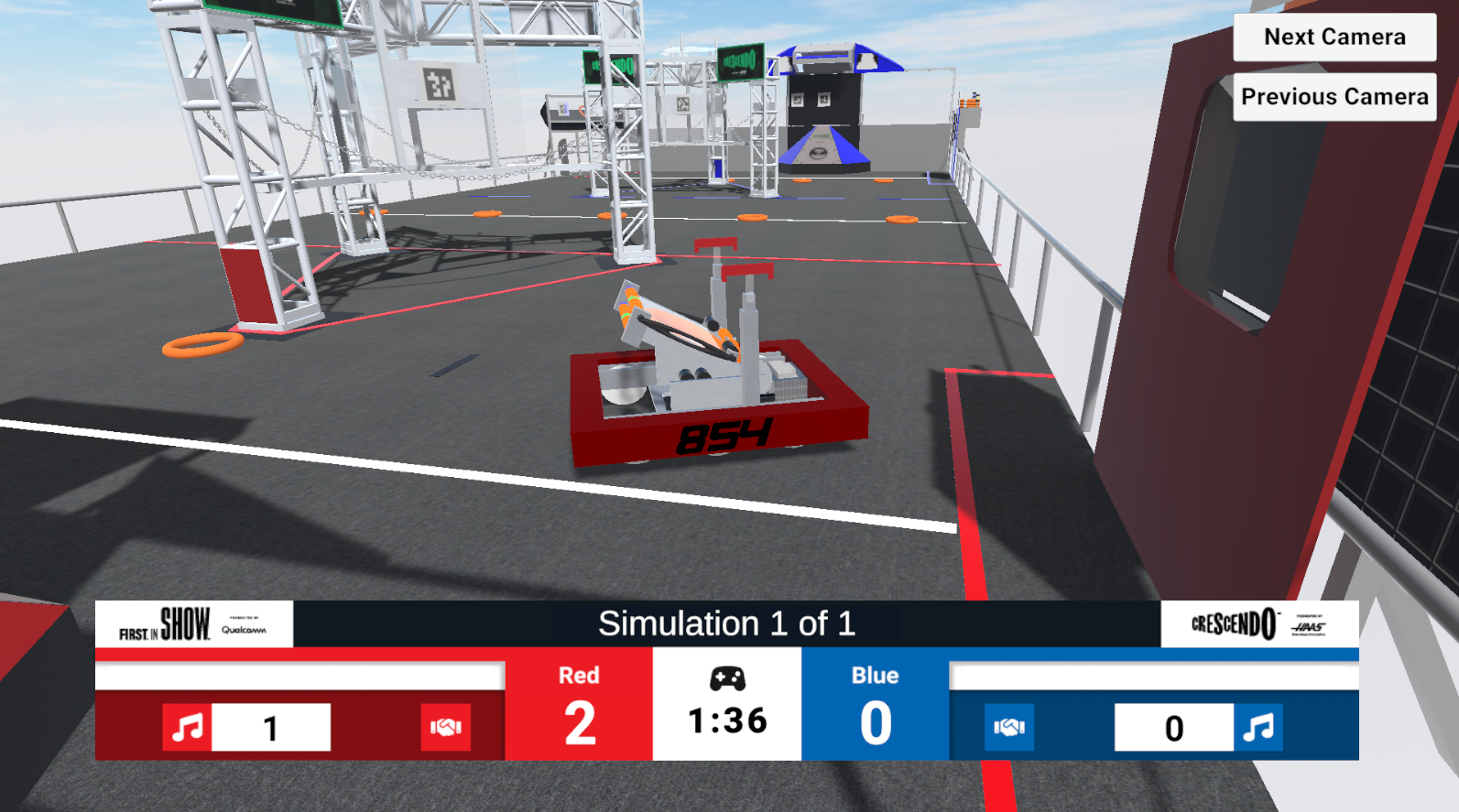Click the gamepad icon above the match timer
1459x812 pixels.
pyautogui.click(x=726, y=680)
